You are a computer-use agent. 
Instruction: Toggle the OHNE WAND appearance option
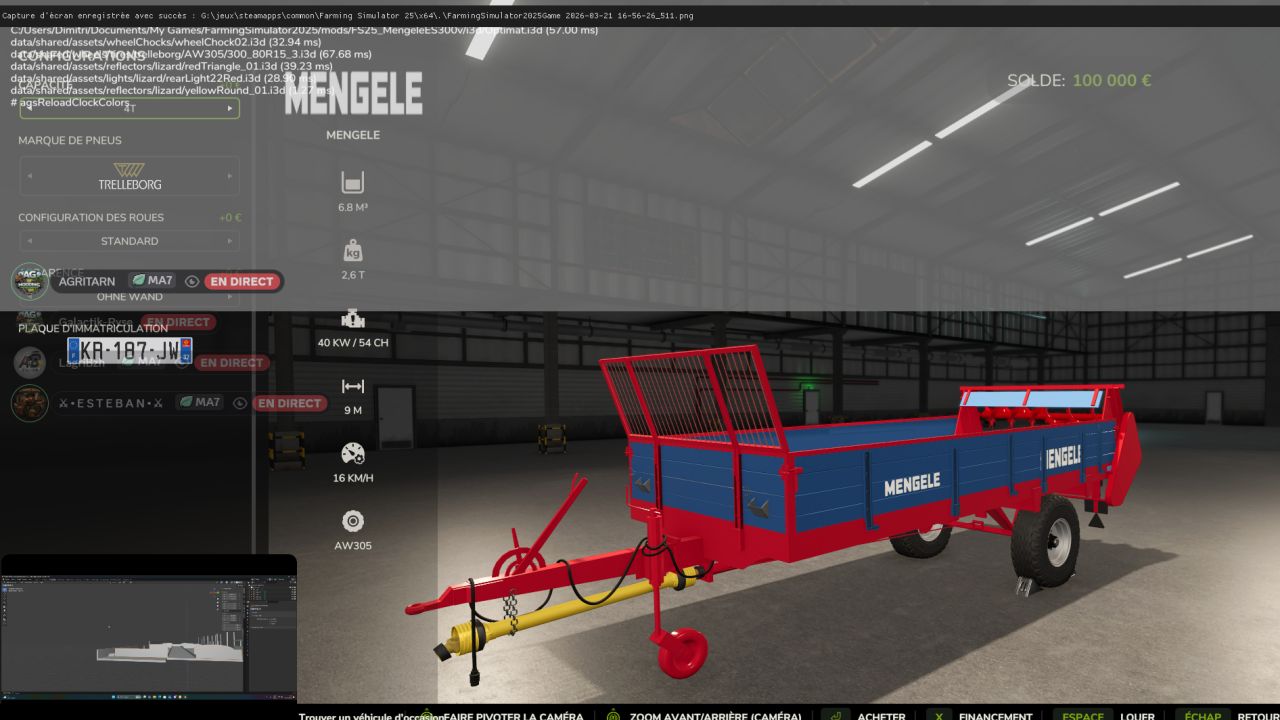point(130,296)
